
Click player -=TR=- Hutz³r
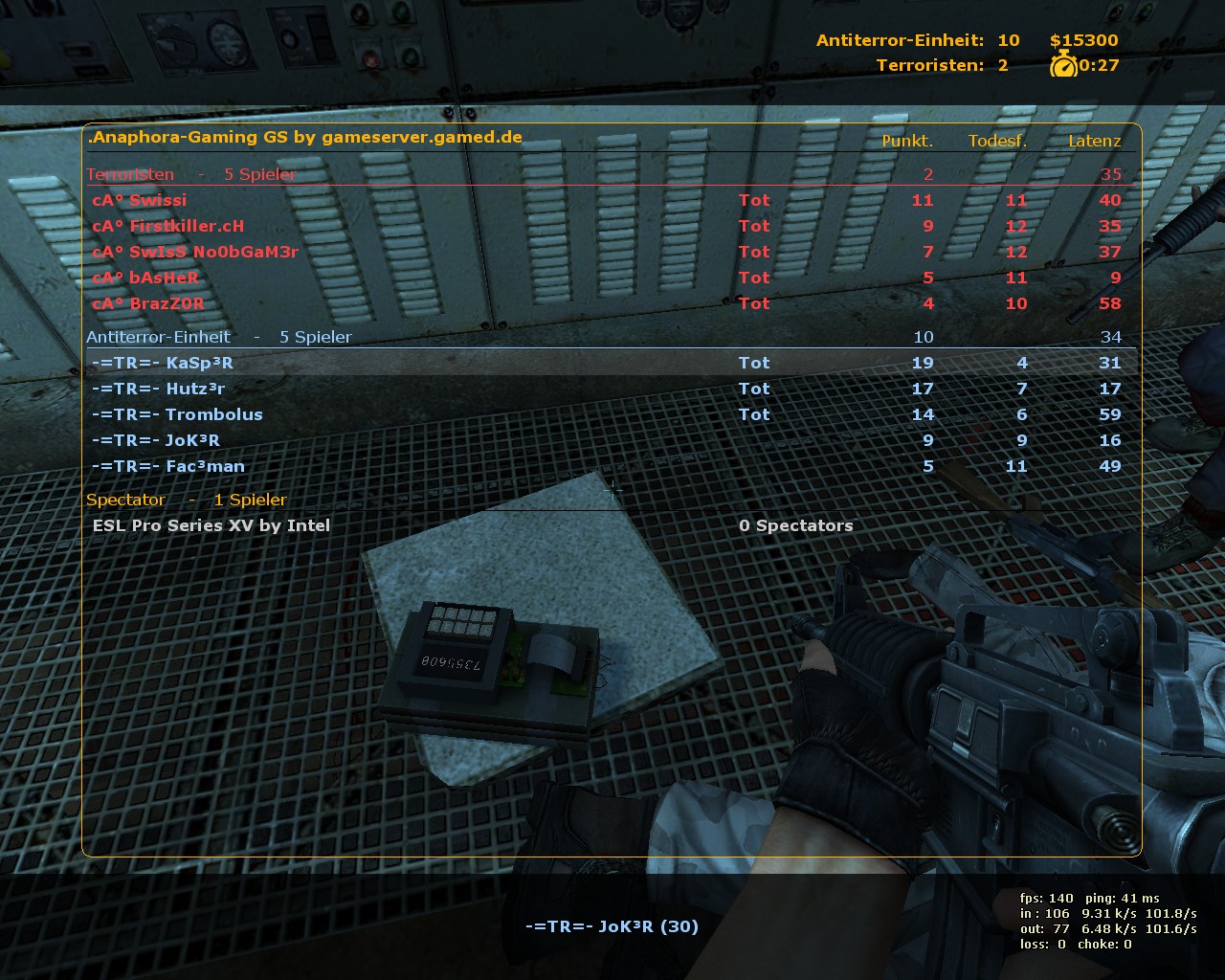159,389
